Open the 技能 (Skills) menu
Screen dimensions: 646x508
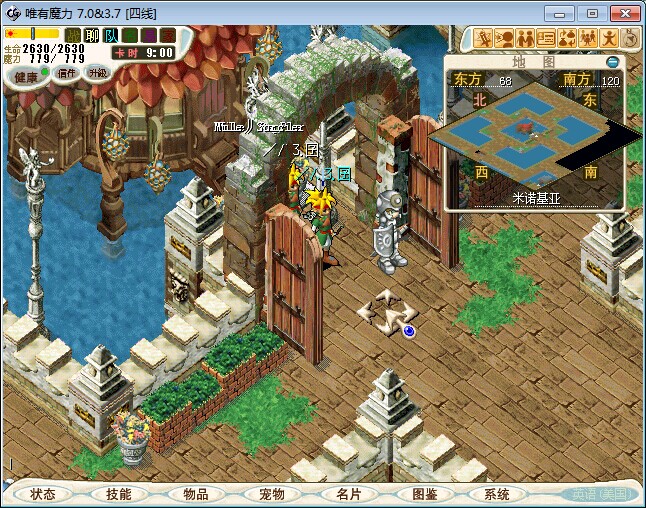118,494
